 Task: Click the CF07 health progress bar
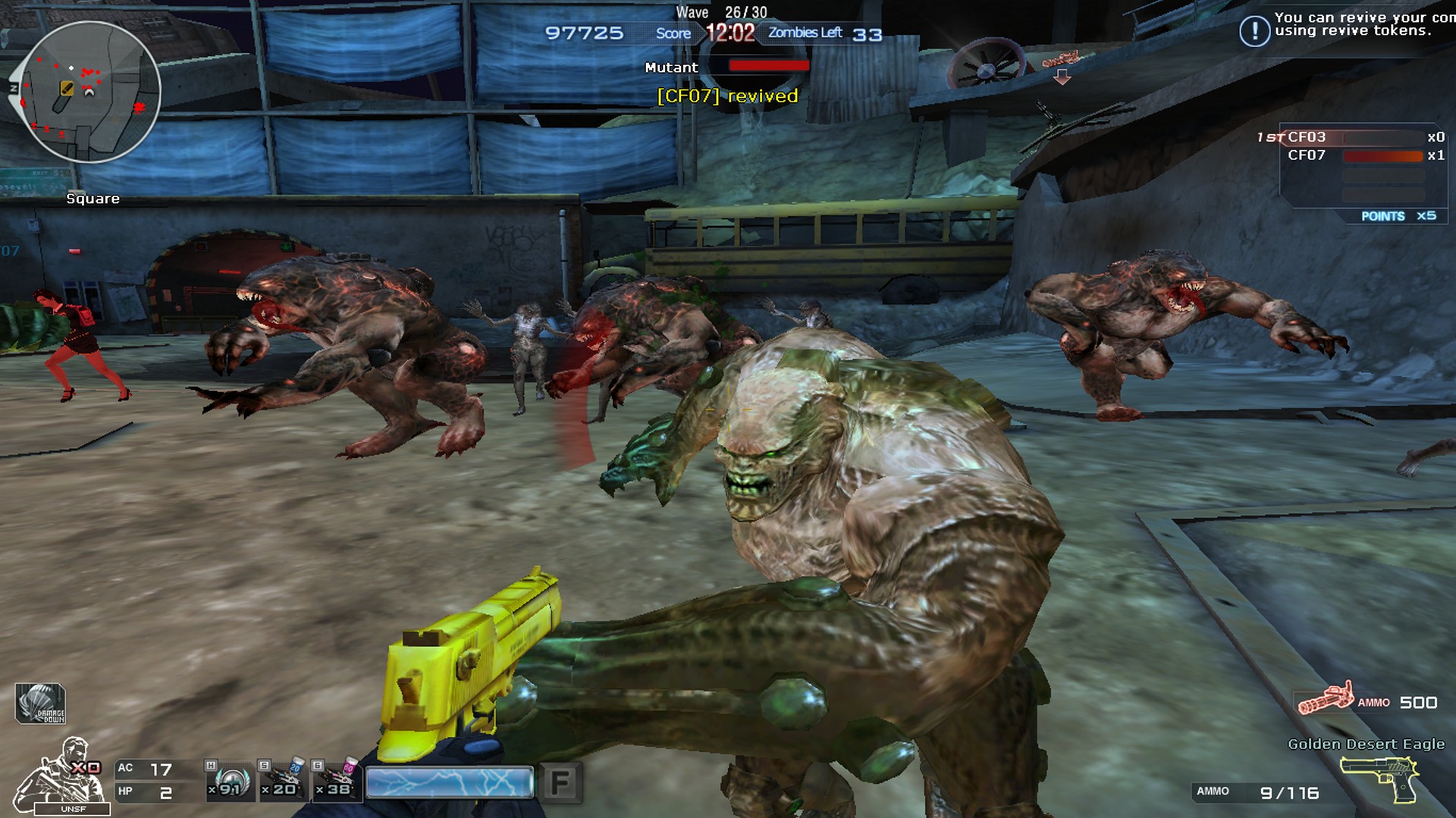[x=1382, y=156]
